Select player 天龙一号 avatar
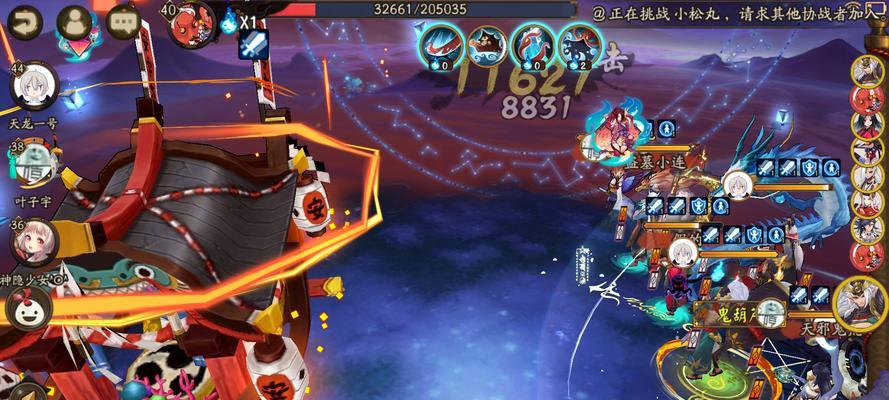 coord(34,88)
